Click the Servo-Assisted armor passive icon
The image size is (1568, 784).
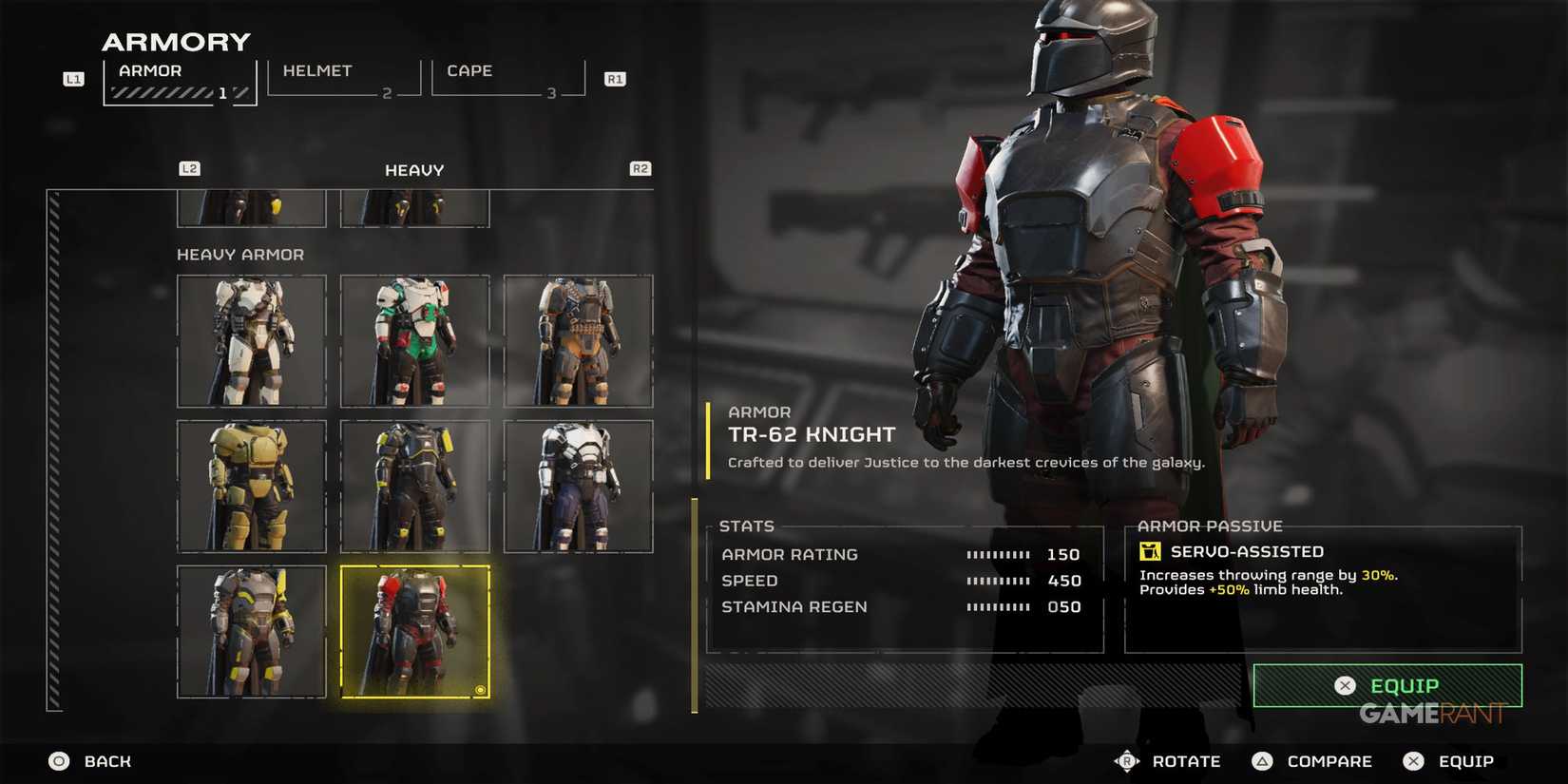(1150, 551)
